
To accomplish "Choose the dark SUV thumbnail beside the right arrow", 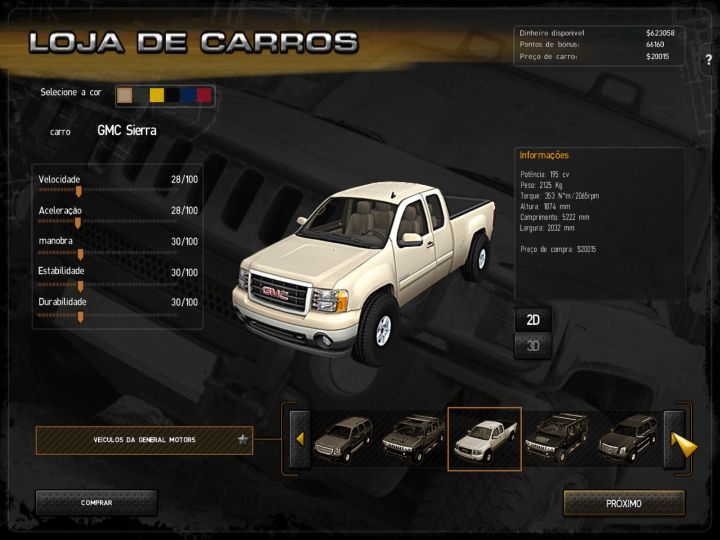I will coord(627,439).
